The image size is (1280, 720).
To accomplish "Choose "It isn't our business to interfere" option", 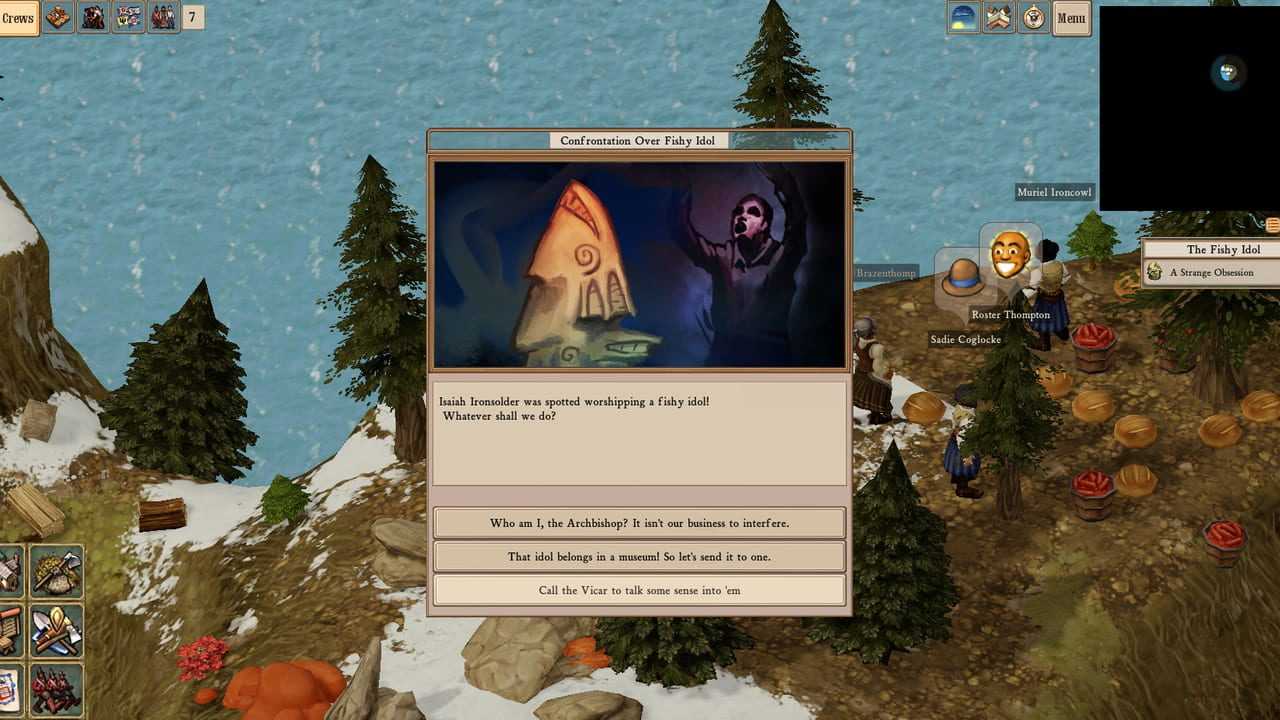I will tap(639, 523).
